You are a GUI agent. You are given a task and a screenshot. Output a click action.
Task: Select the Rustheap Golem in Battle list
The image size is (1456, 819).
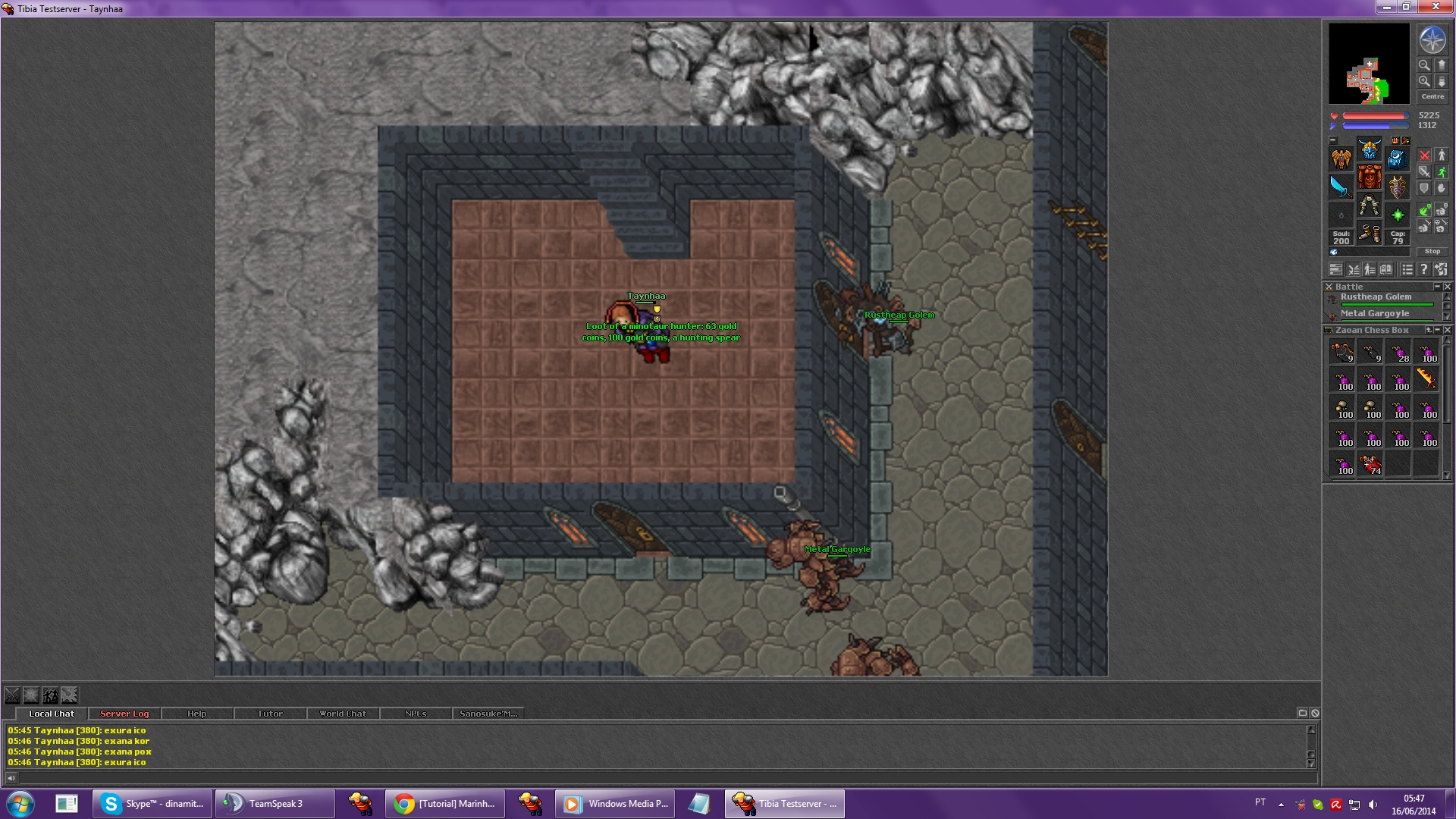tap(1376, 297)
